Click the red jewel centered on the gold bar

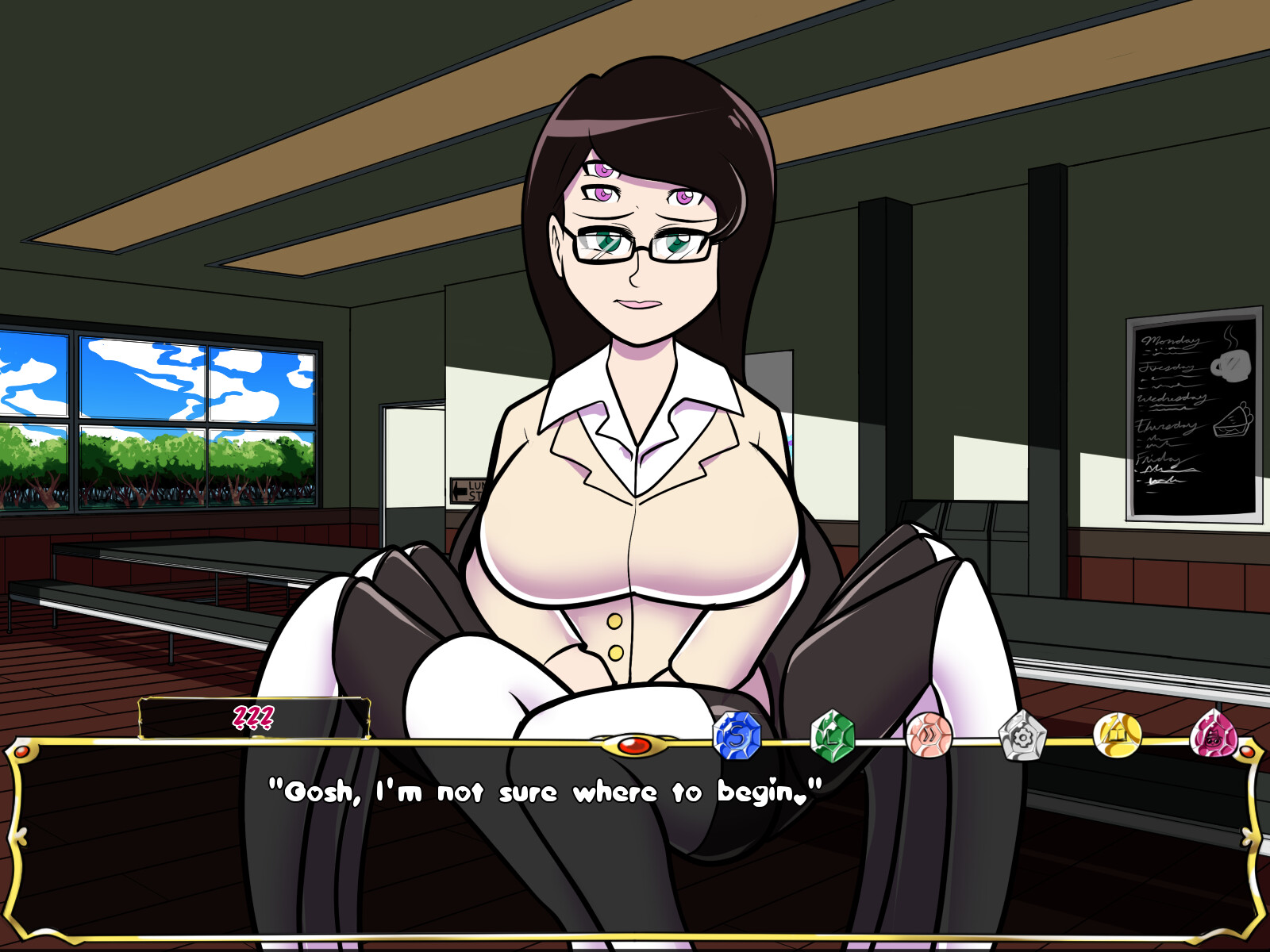tap(635, 744)
